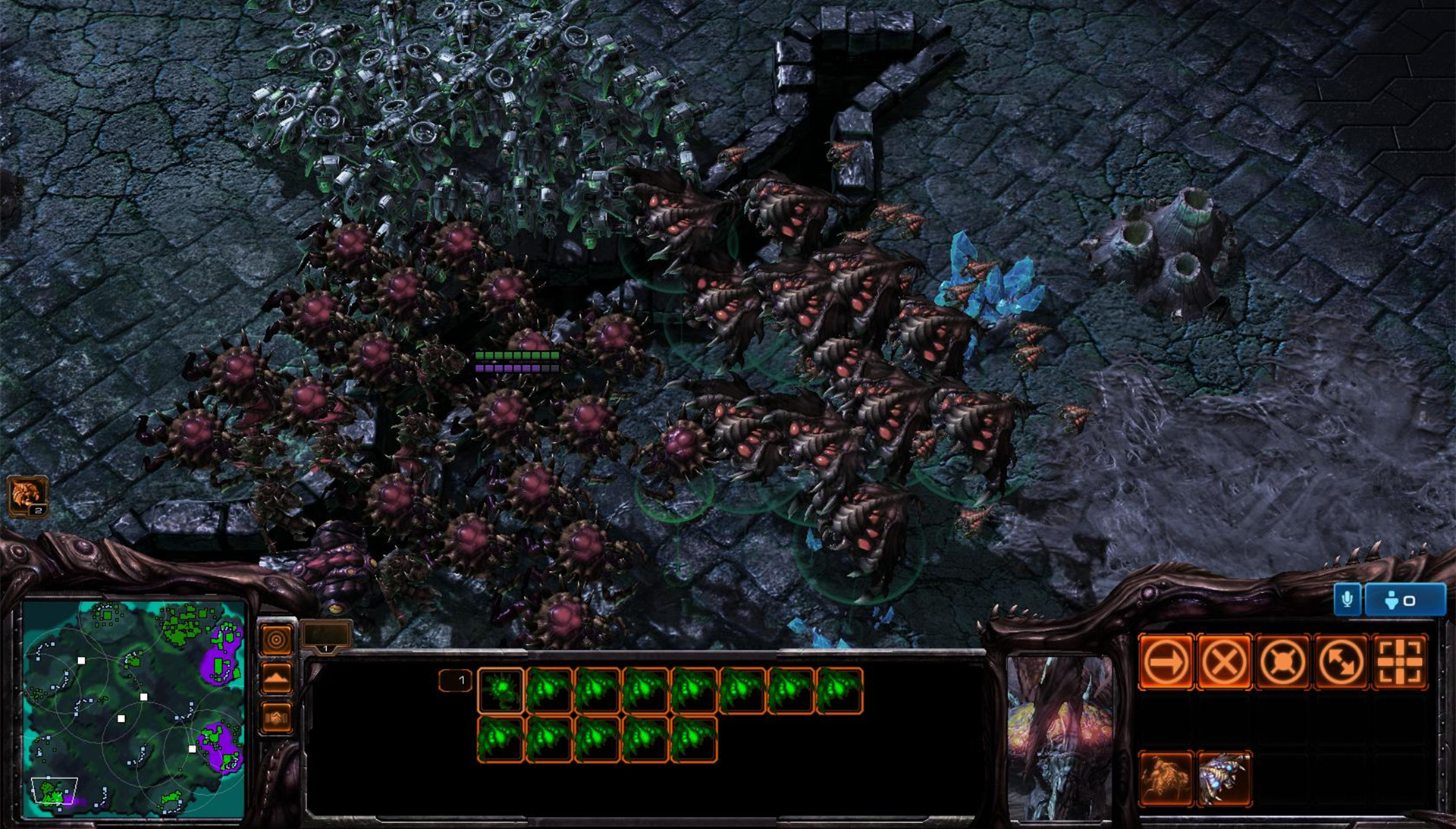The image size is (1456, 829).
Task: Click the minimap
Action: coord(133,709)
